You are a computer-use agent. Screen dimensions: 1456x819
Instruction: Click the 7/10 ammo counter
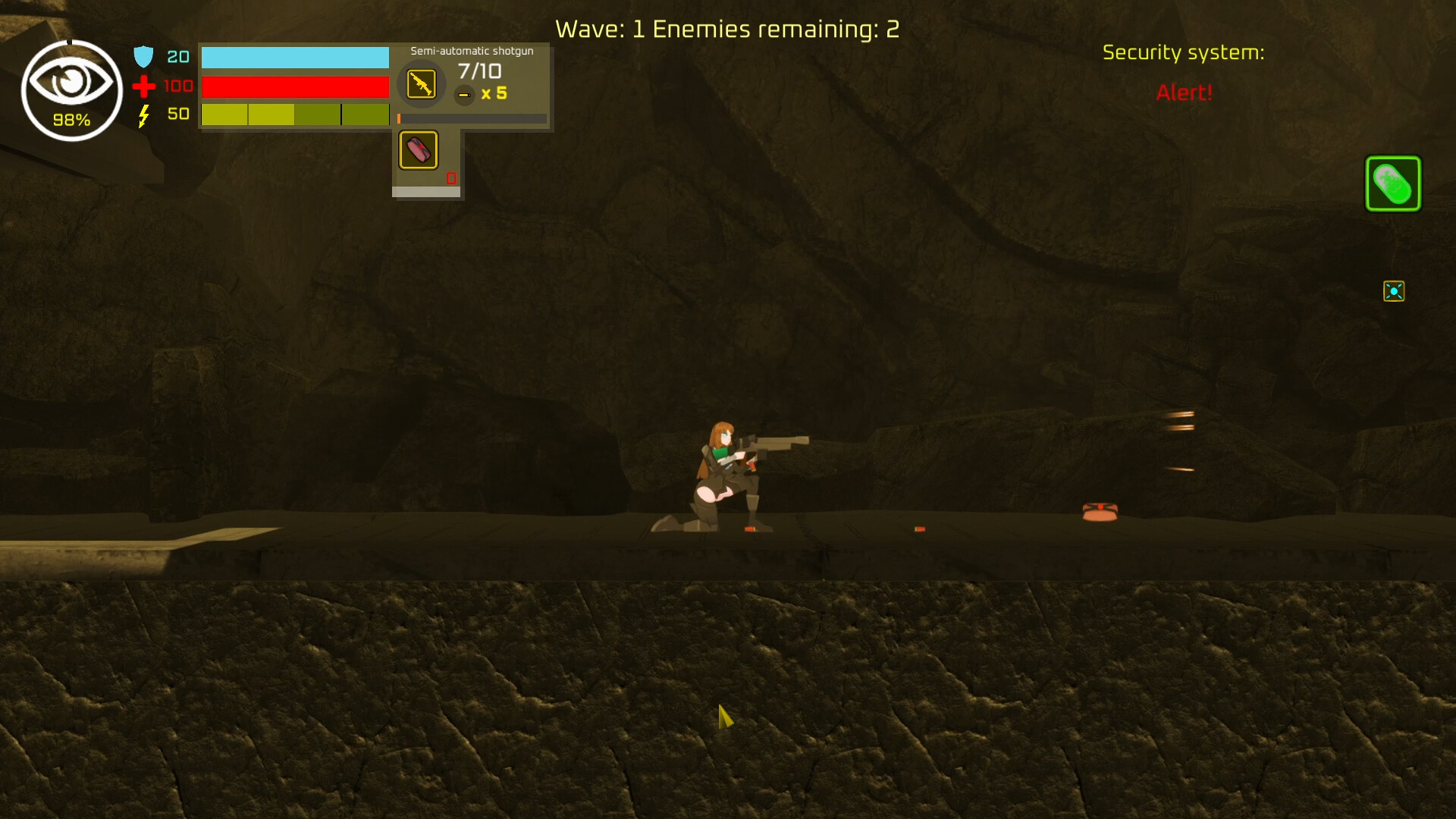481,71
